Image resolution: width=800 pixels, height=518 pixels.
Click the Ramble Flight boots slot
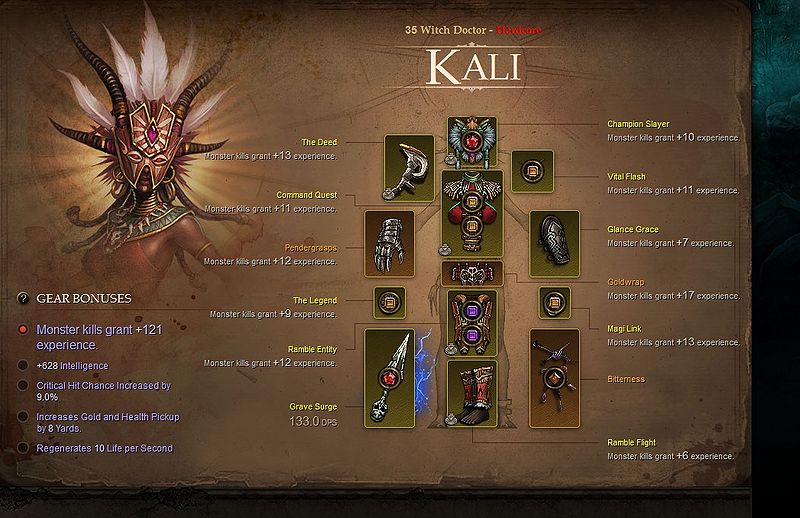472,400
